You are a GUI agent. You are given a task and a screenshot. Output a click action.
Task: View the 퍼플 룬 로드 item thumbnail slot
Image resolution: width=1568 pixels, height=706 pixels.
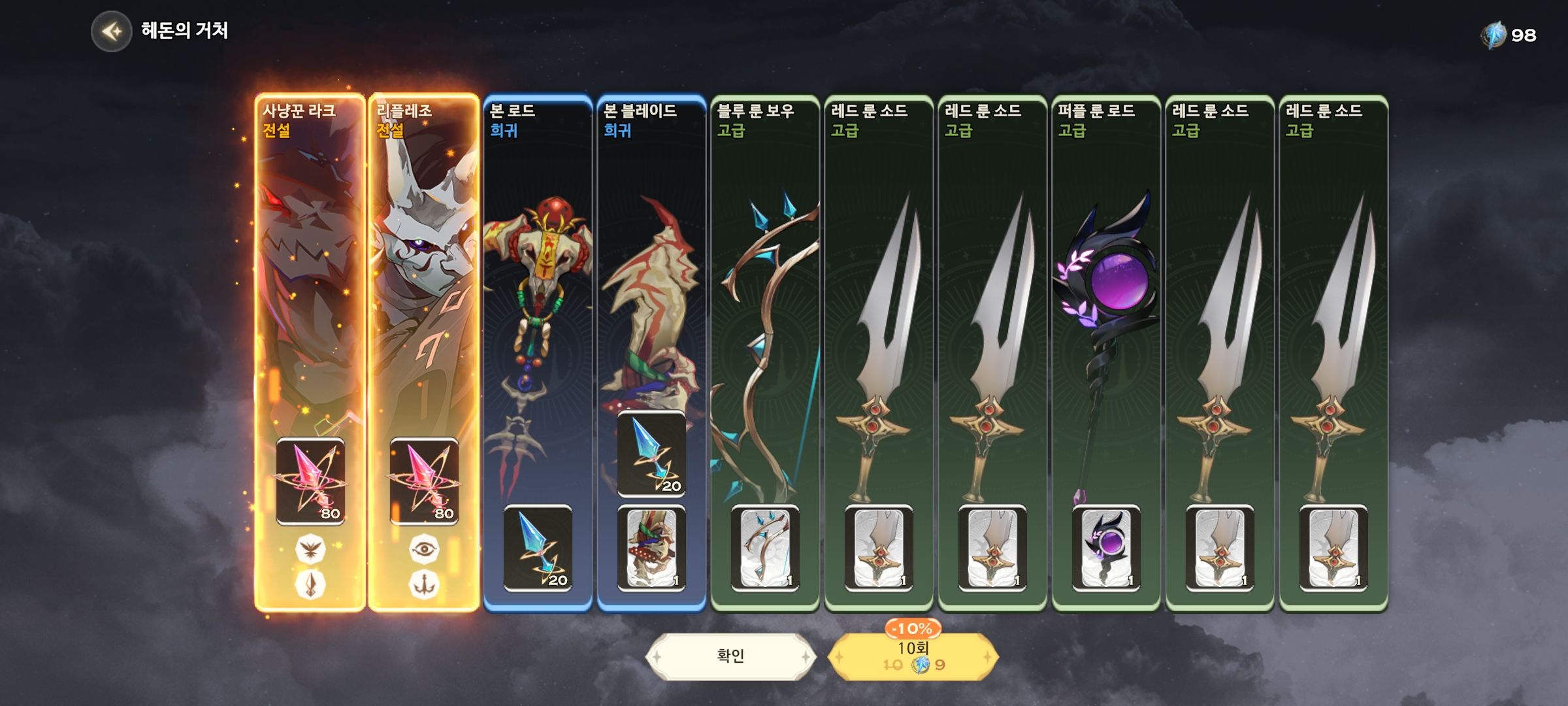click(1106, 548)
